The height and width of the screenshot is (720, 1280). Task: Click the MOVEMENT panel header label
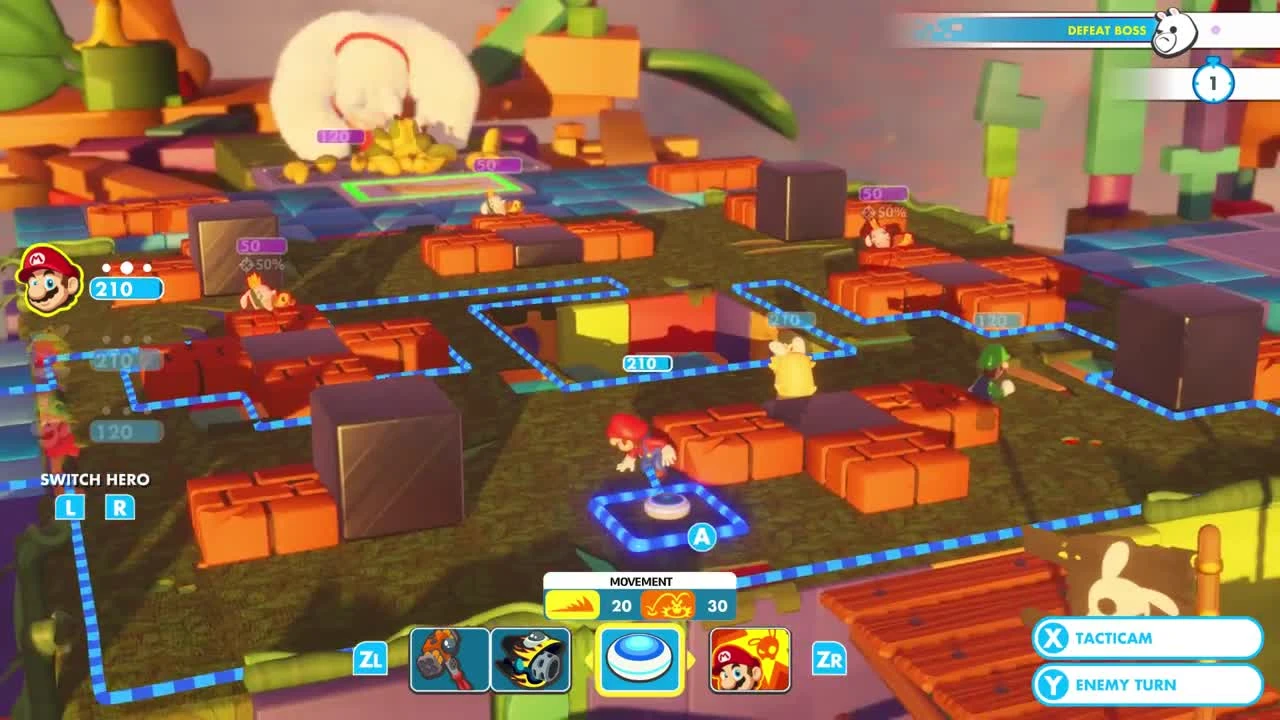click(640, 581)
